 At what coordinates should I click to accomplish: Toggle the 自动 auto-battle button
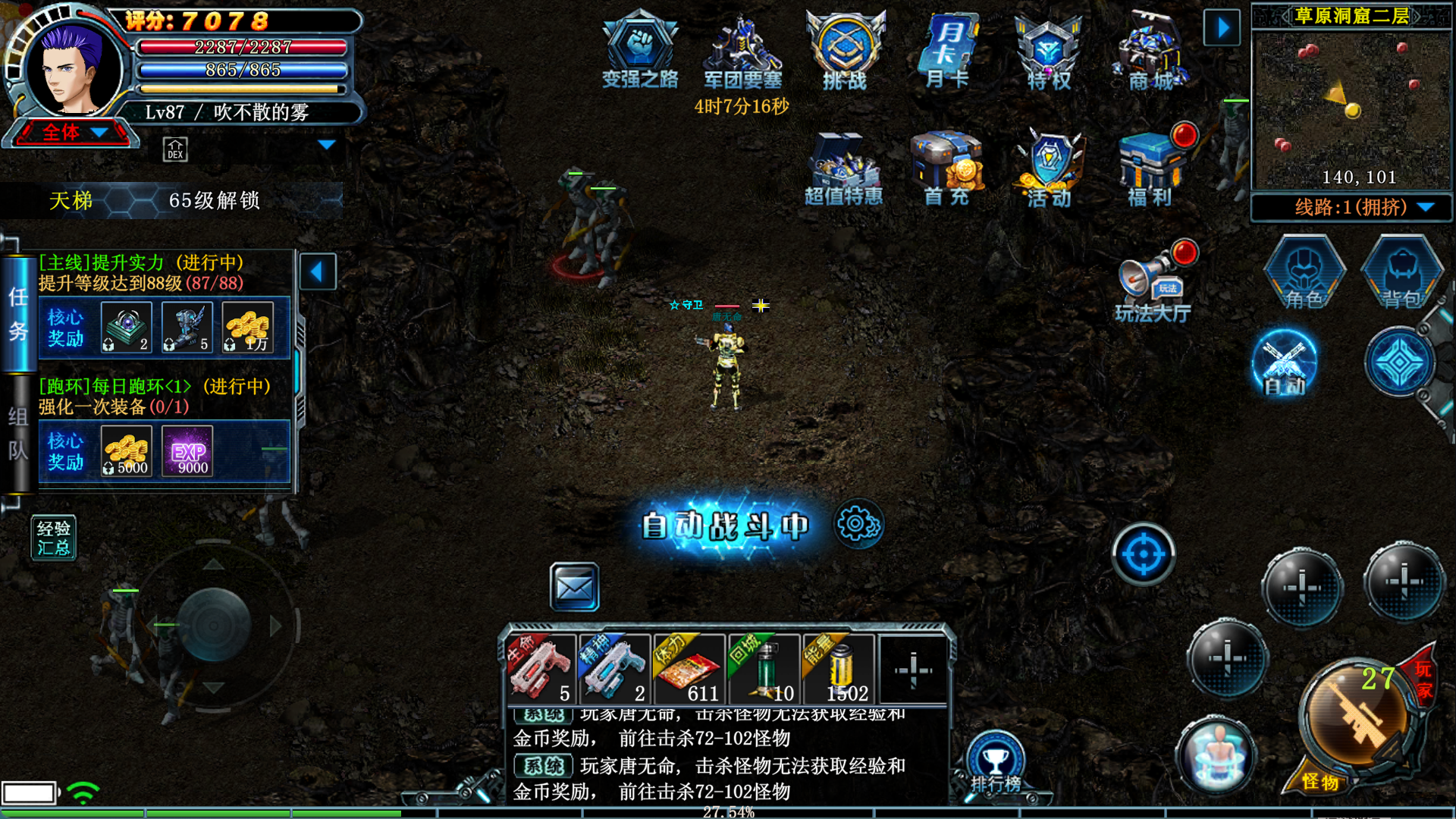(x=1284, y=364)
